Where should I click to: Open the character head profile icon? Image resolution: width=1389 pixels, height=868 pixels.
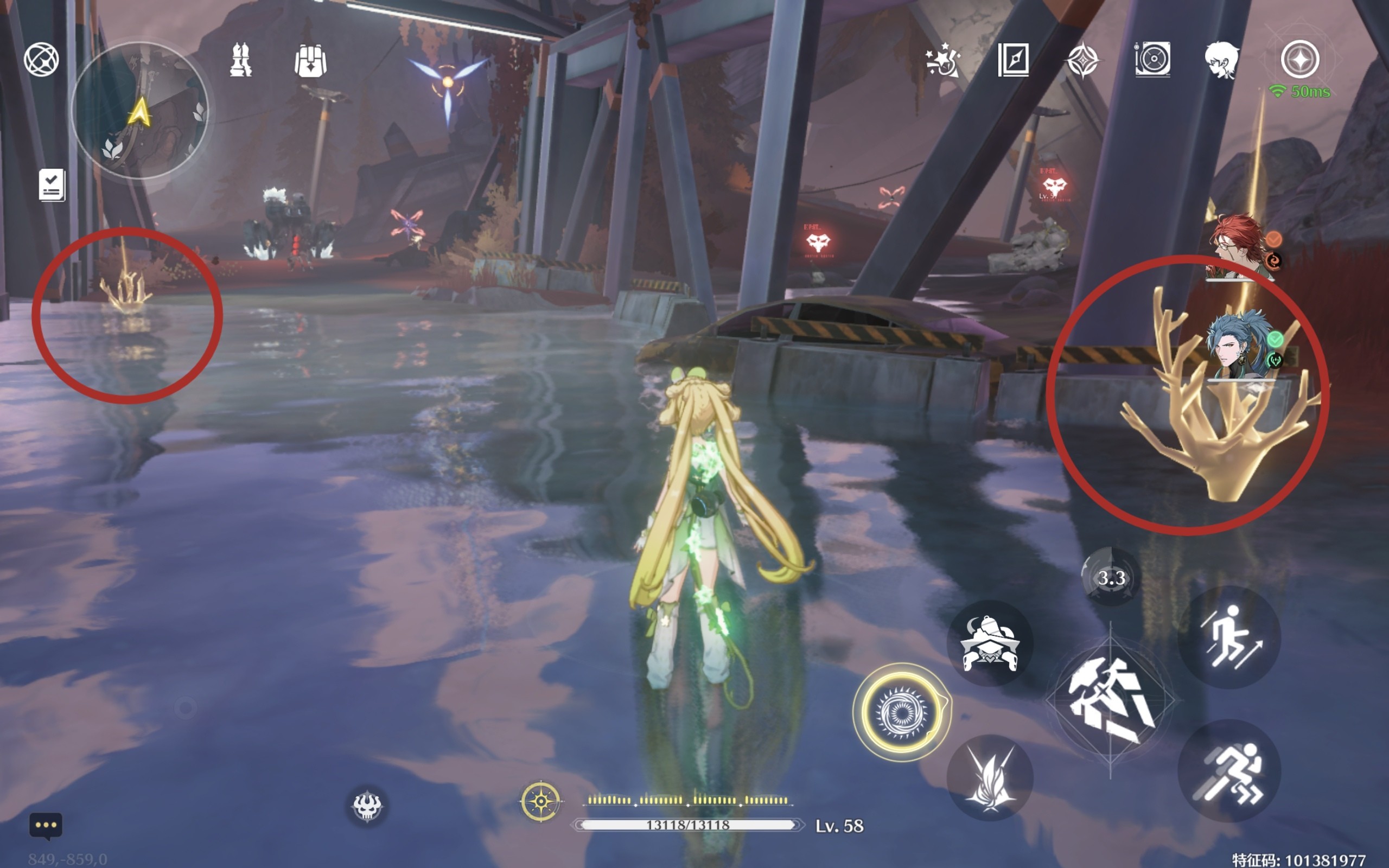click(1221, 60)
